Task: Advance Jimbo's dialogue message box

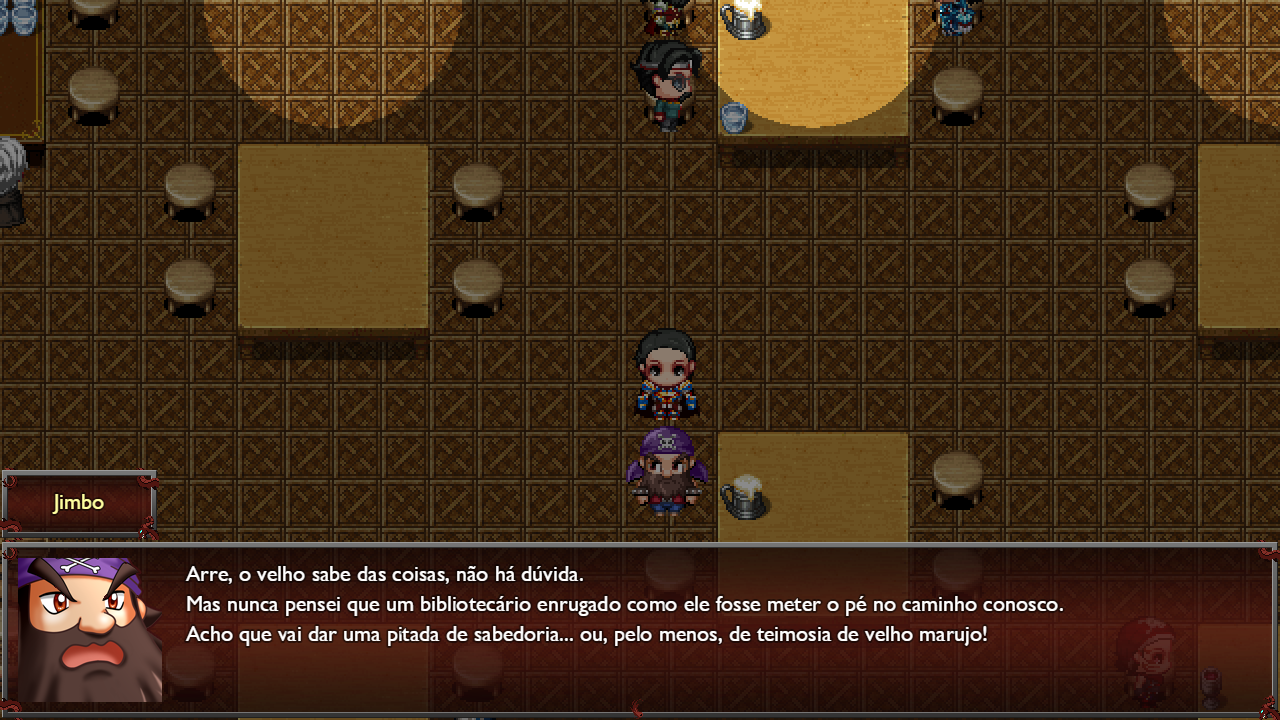Action: [x=640, y=630]
